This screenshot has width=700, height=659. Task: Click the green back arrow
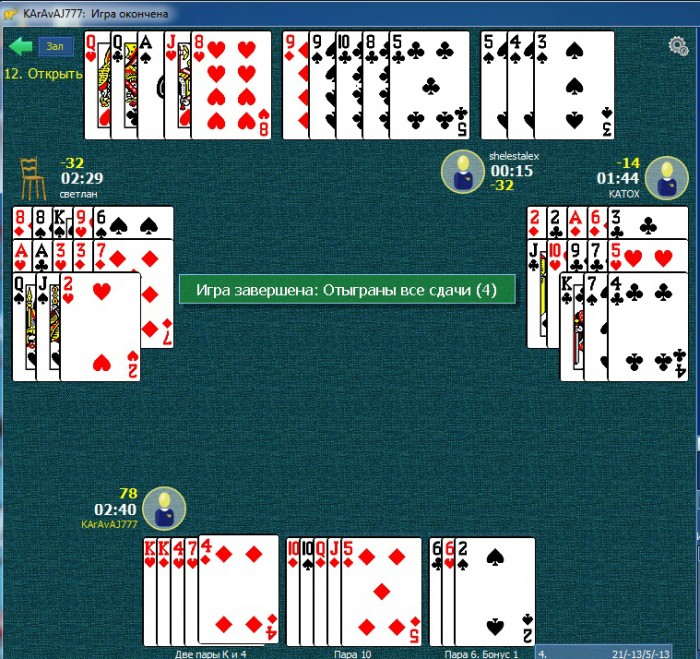[x=20, y=46]
